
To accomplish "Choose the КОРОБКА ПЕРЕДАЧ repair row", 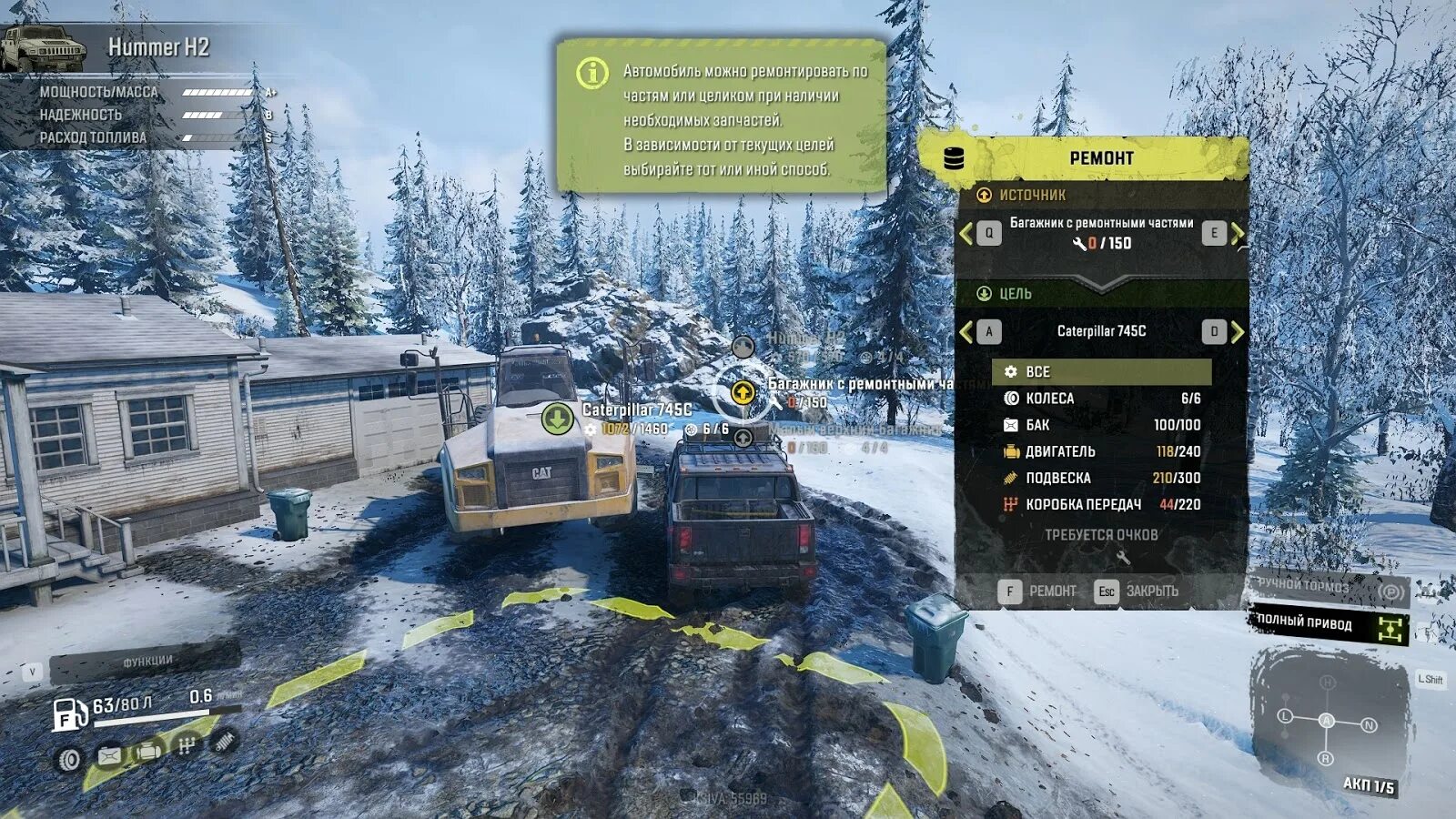I will 1101,504.
